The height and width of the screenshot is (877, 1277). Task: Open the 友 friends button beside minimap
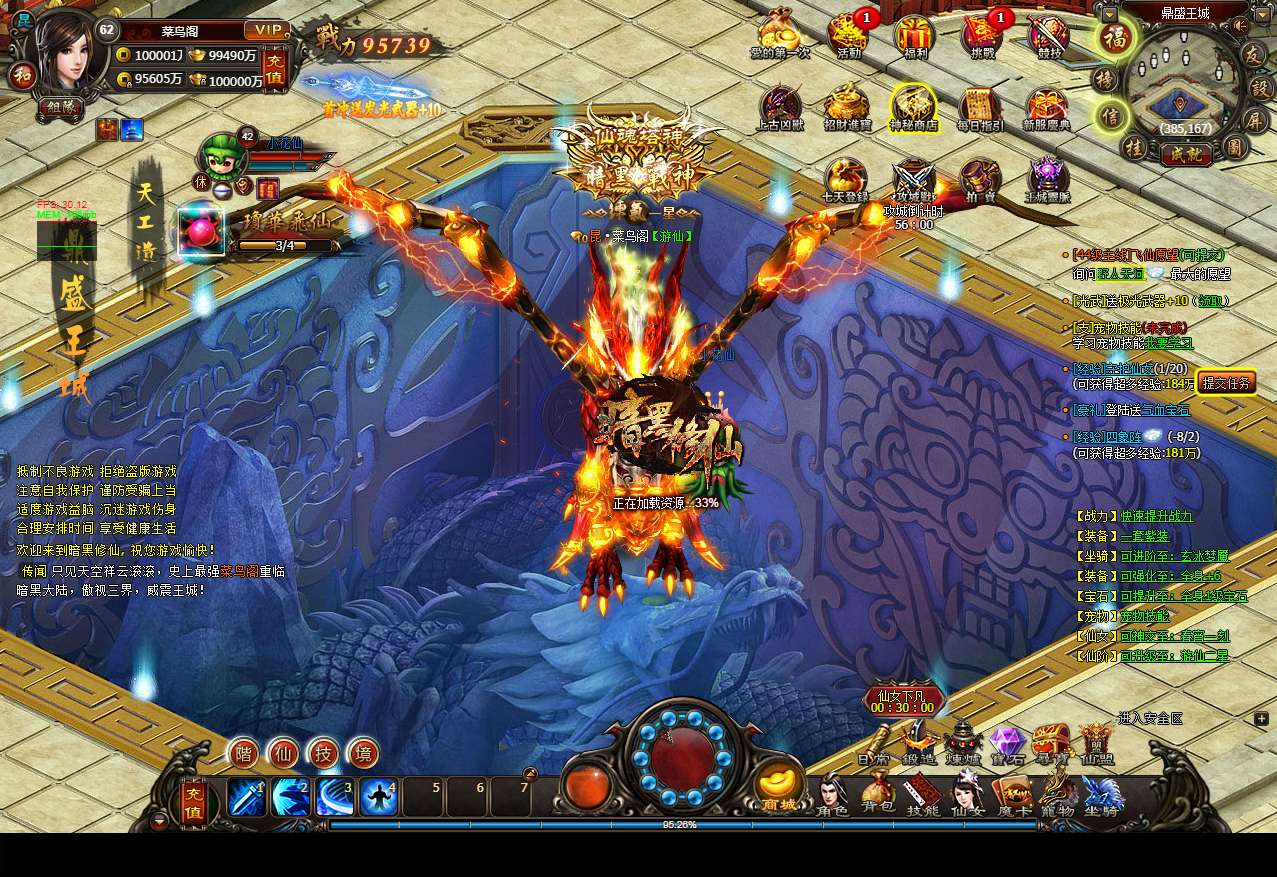1254,54
